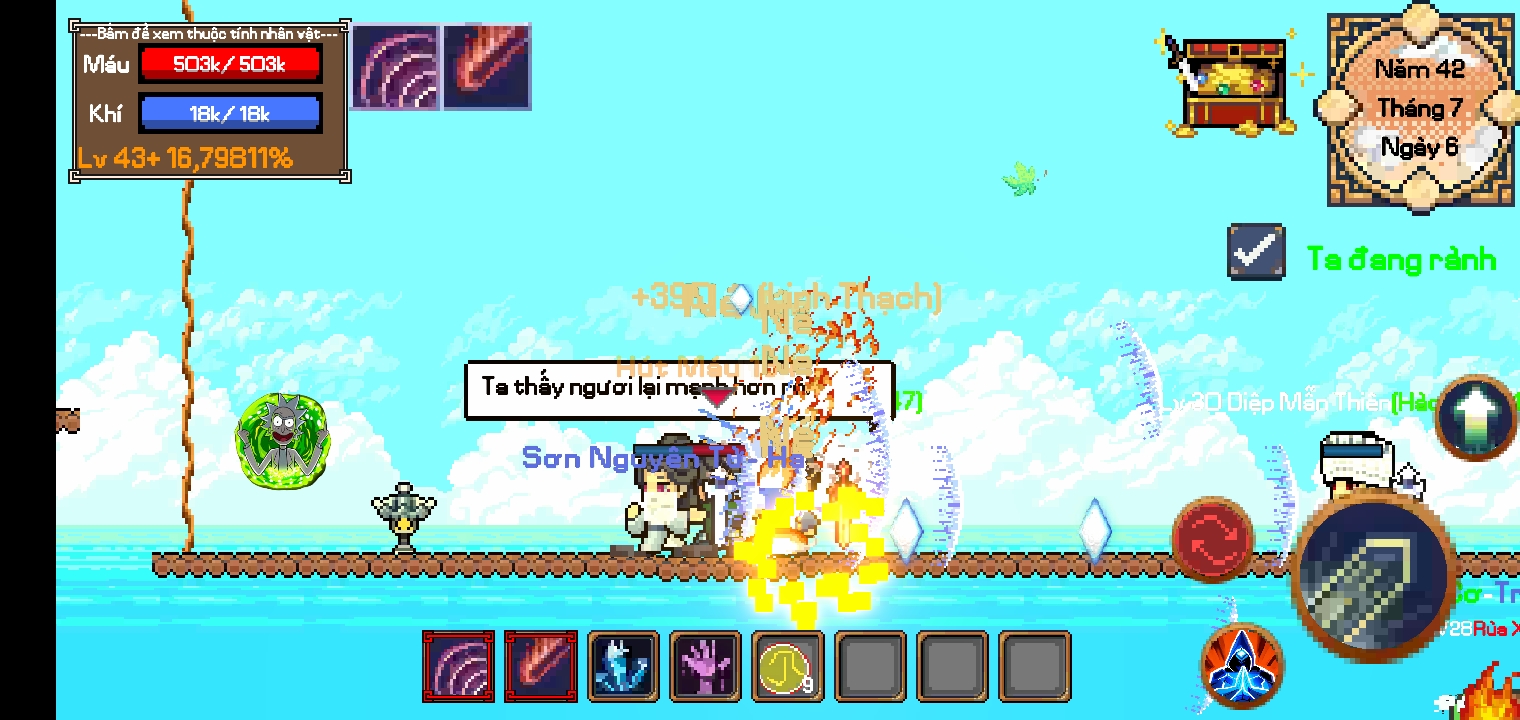Select the purple vortex skill in the hotbar

[x=458, y=667]
